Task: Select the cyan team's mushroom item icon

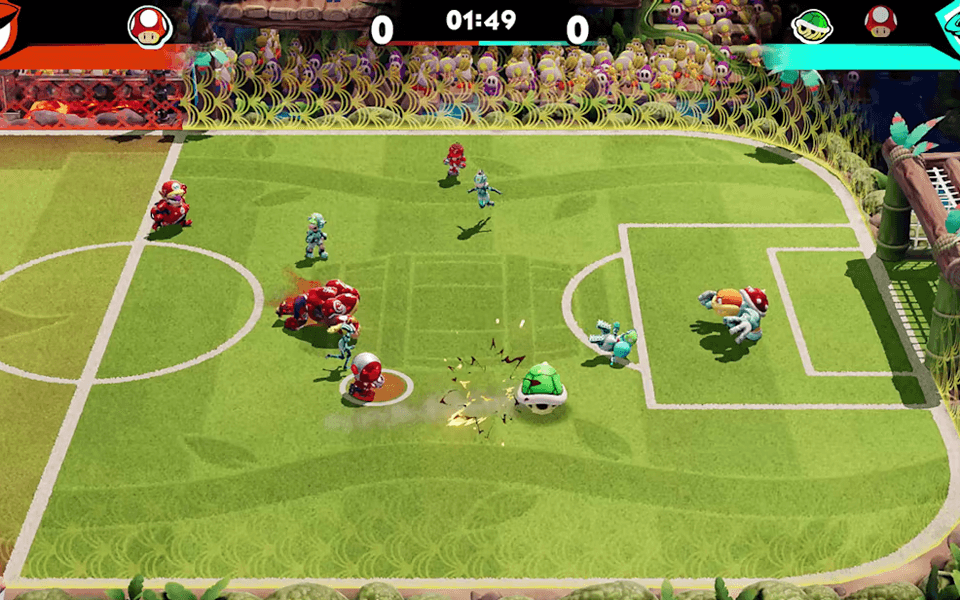Action: (881, 22)
